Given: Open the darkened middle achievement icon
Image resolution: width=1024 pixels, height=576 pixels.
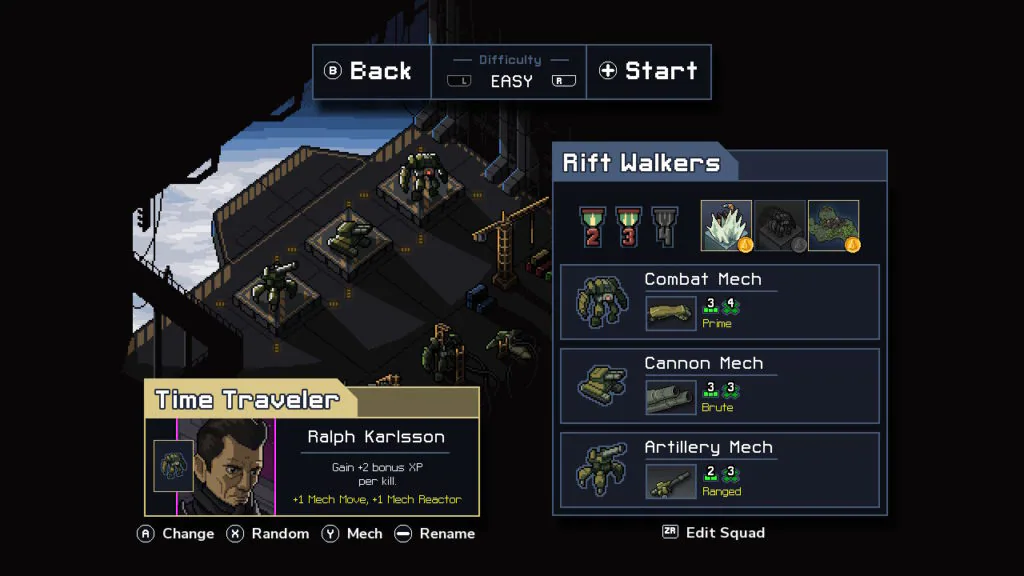Looking at the screenshot, I should pos(780,226).
